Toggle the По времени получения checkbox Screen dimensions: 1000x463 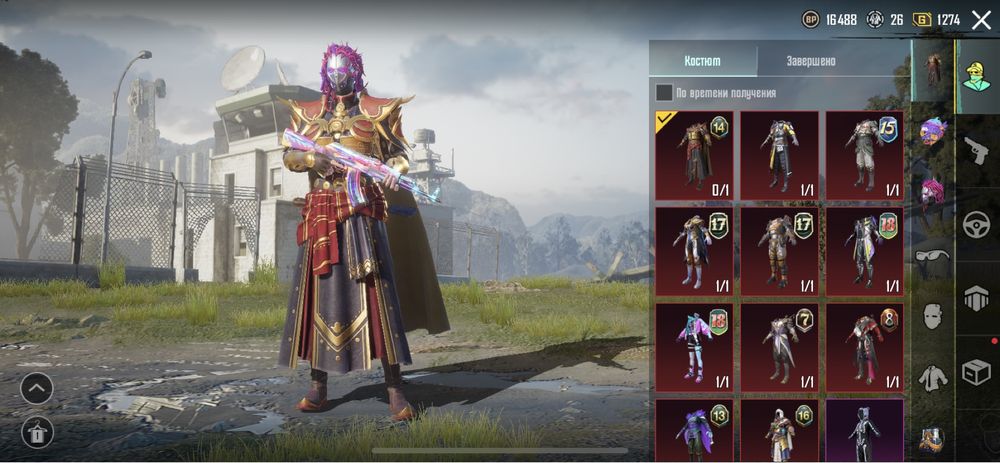(x=664, y=93)
